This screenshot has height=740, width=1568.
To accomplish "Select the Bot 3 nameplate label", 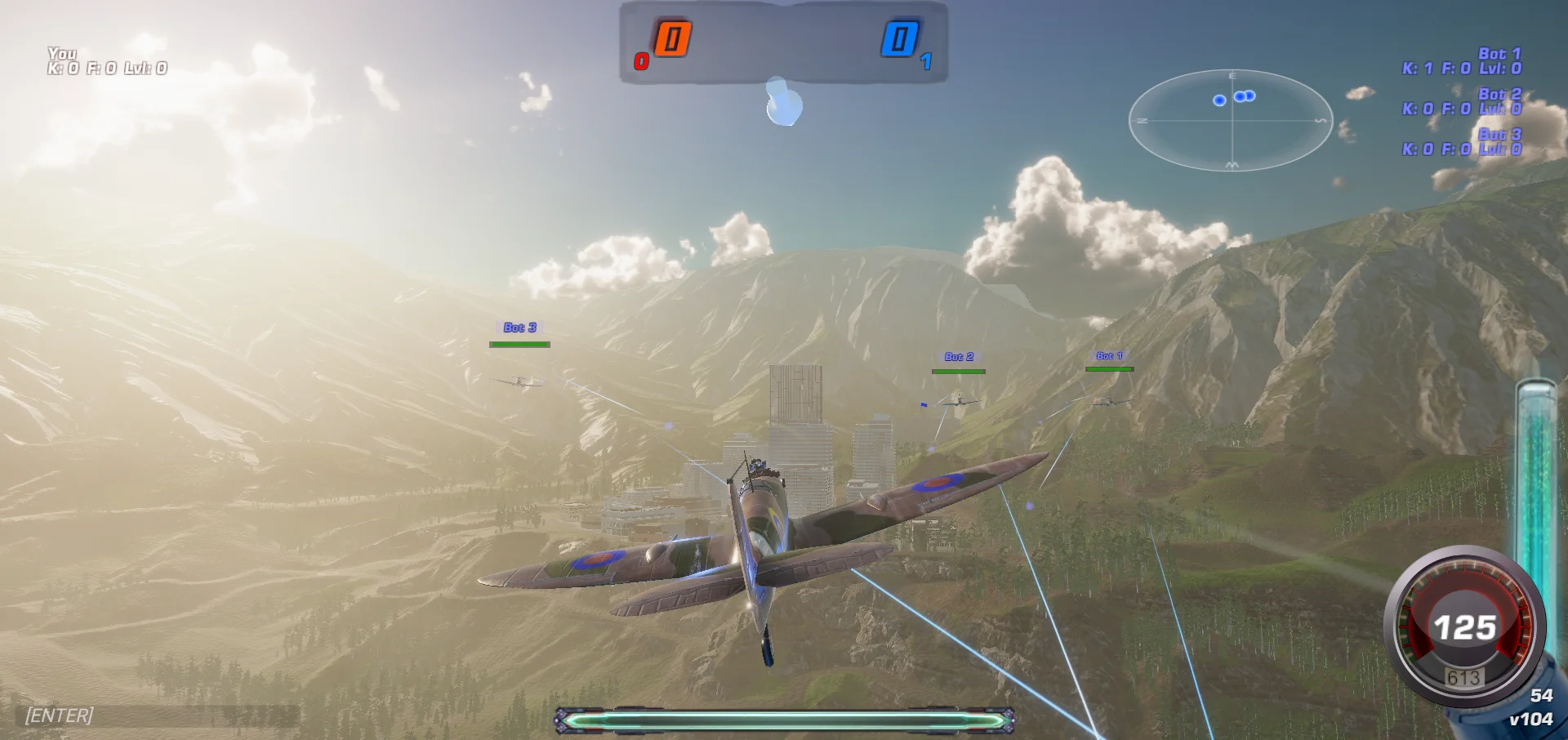I will (519, 326).
